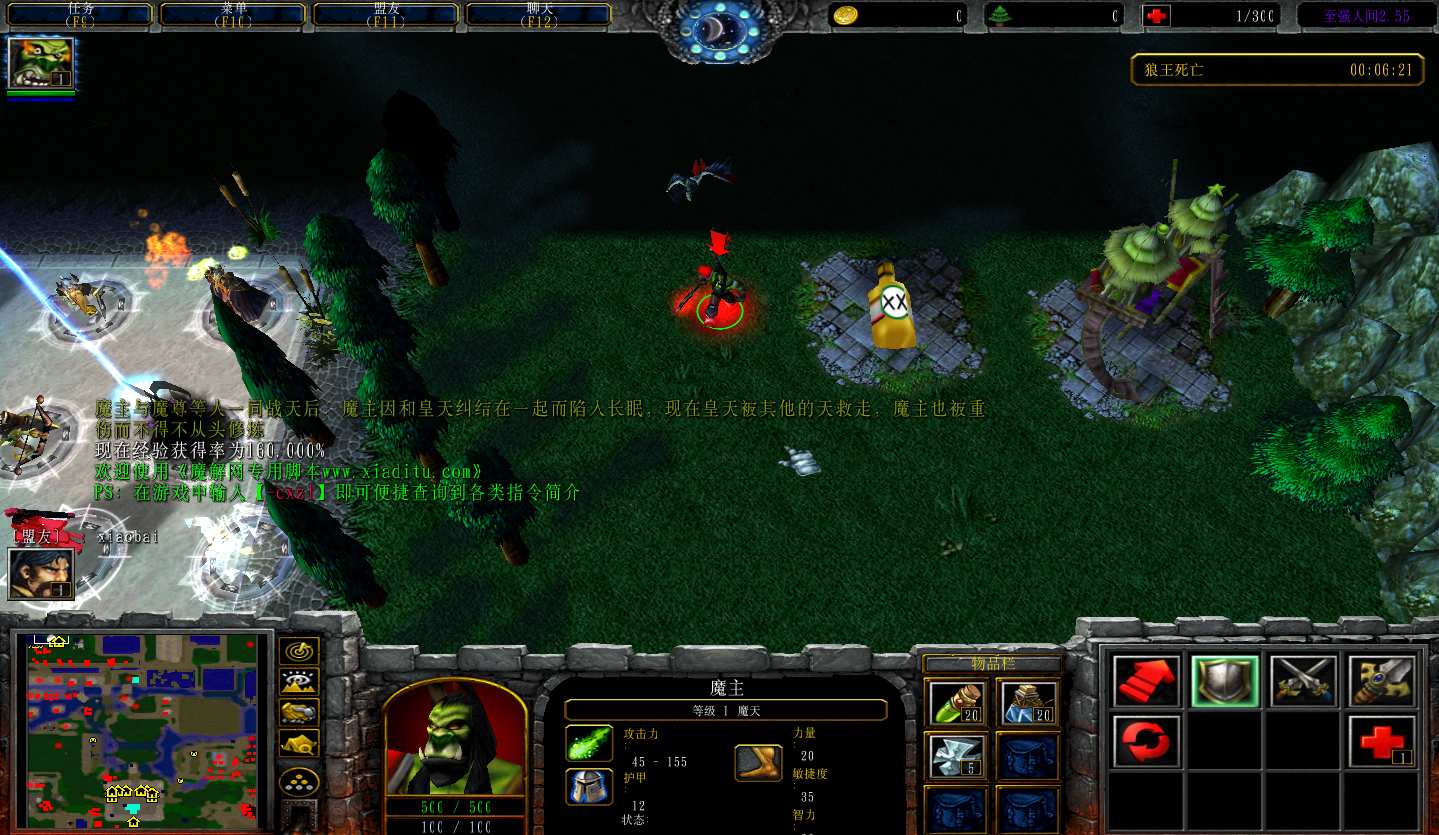Use the green potion in inventory
1439x835 pixels.
(957, 702)
